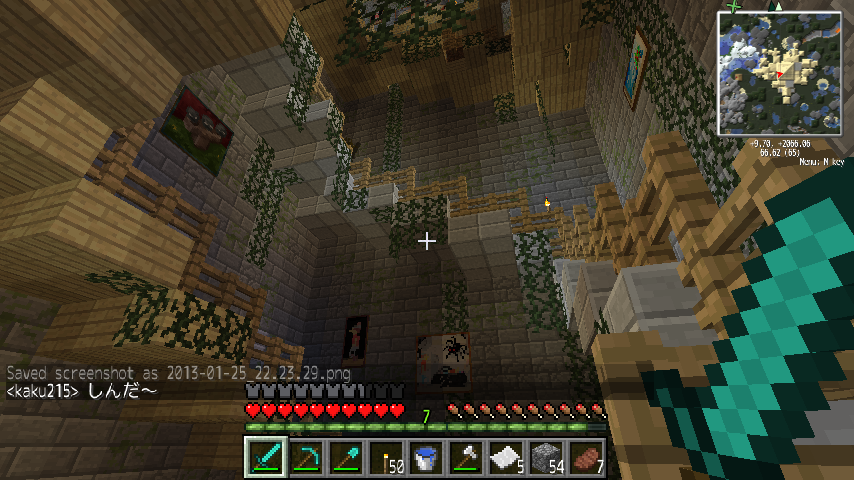Select the raw meat hotbar slot
The height and width of the screenshot is (480, 854).
(588, 457)
